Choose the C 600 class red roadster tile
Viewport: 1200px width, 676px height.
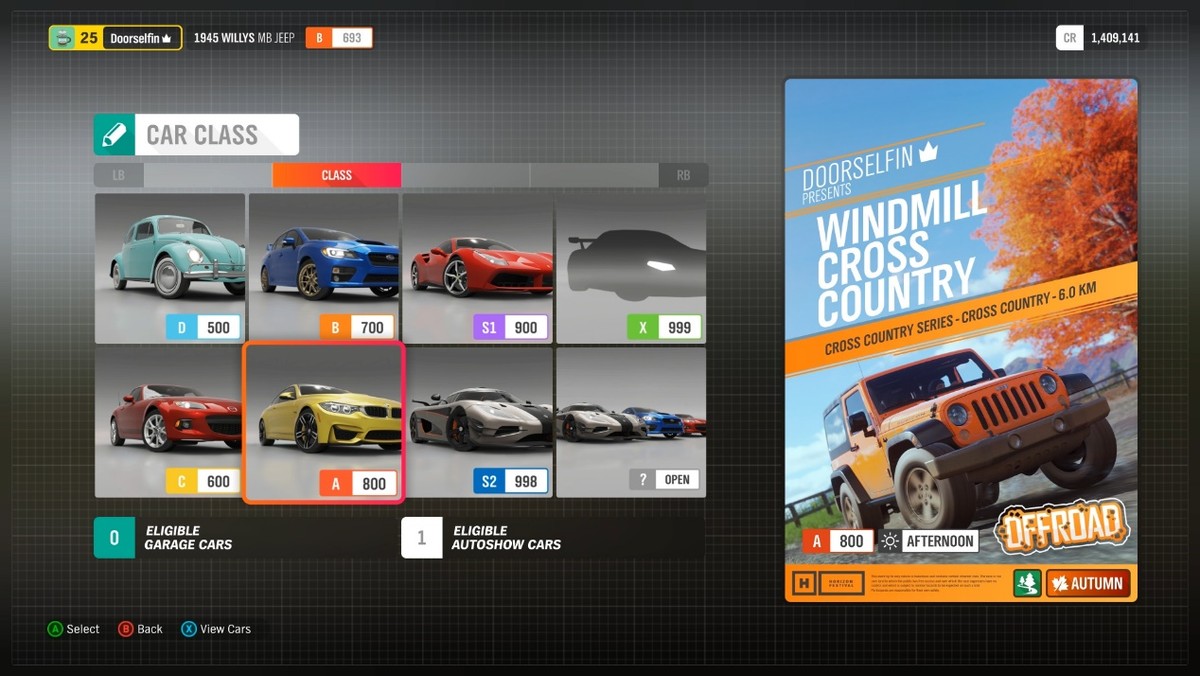tap(170, 421)
